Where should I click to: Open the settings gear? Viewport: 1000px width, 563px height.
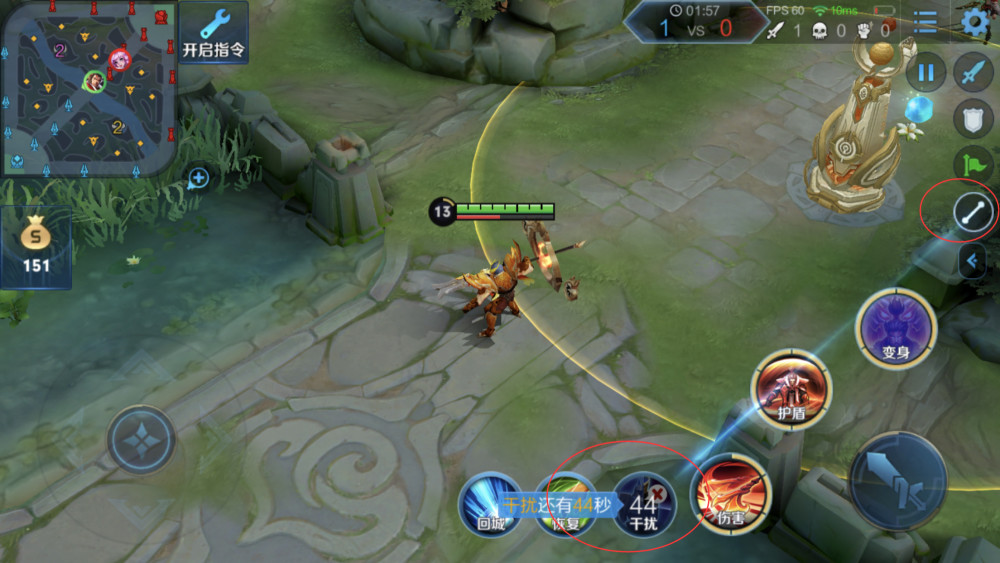coord(974,22)
